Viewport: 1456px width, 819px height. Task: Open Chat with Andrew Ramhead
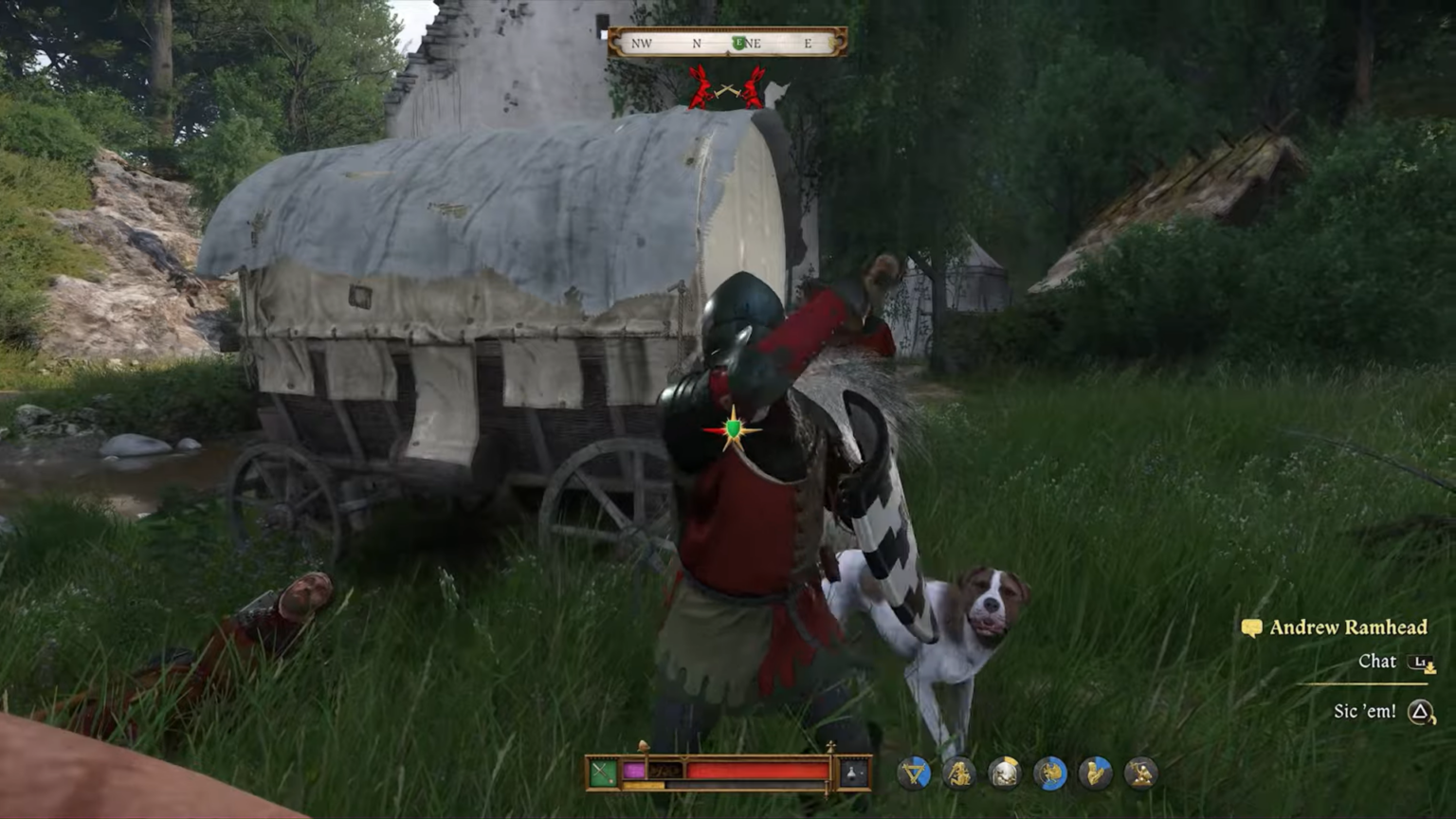click(x=1379, y=662)
